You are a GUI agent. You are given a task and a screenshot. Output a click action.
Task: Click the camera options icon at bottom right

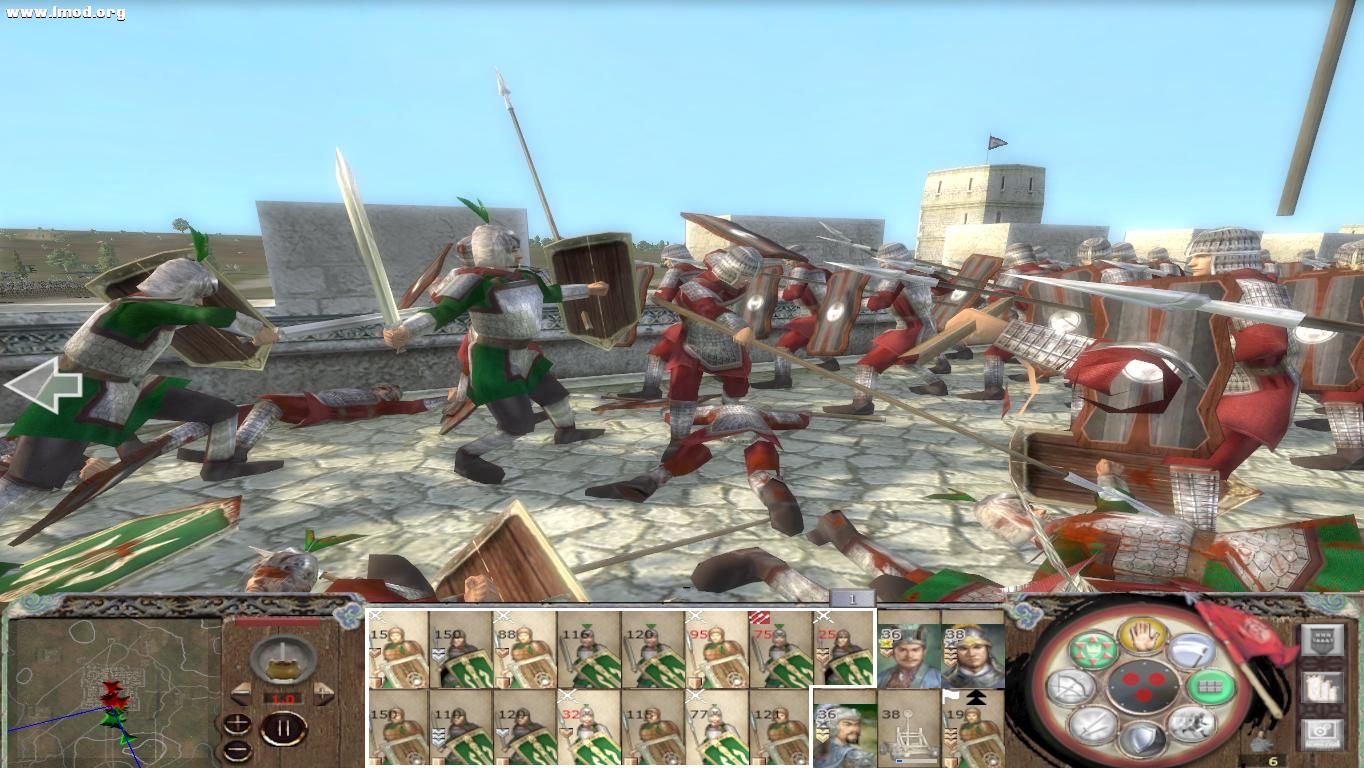pyautogui.click(x=1323, y=731)
